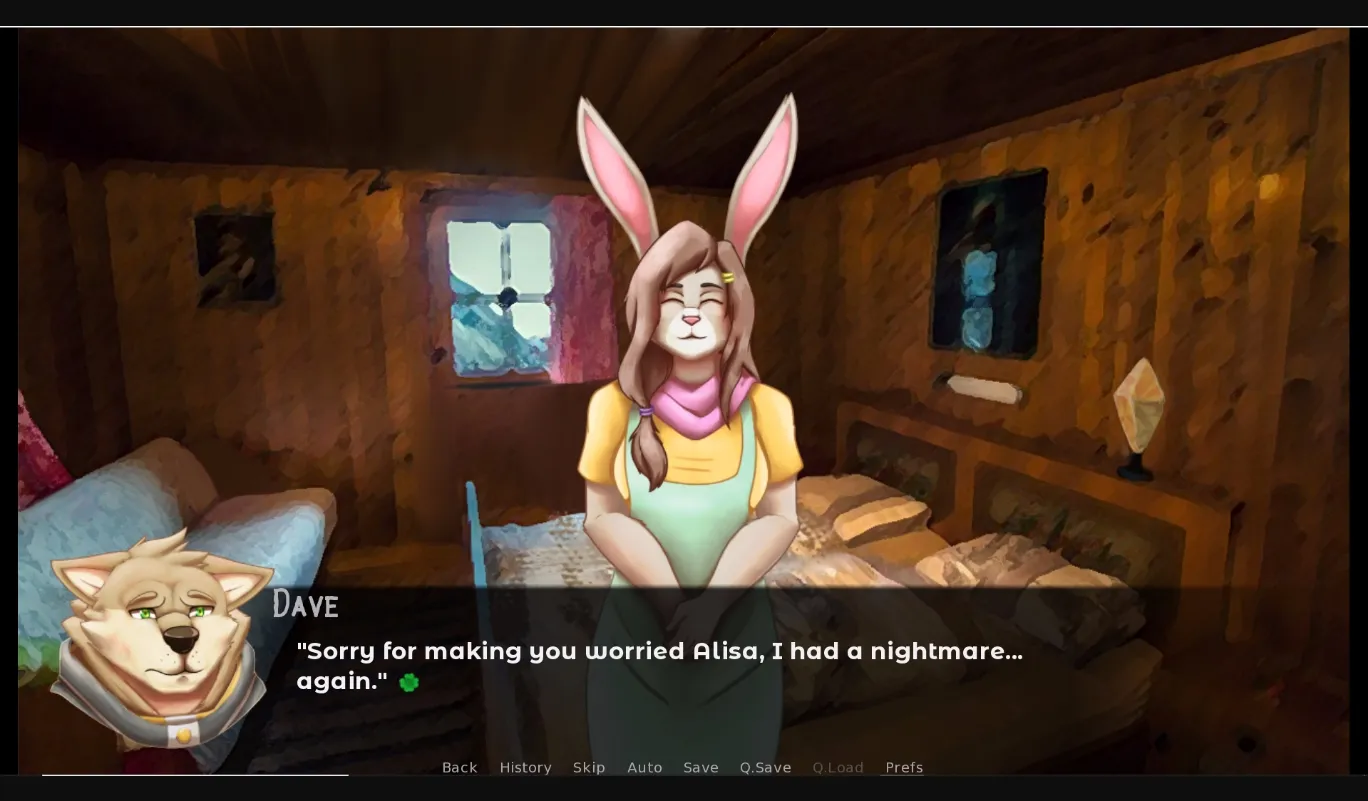This screenshot has width=1368, height=801.
Task: Open the dialogue History screen
Action: point(525,767)
